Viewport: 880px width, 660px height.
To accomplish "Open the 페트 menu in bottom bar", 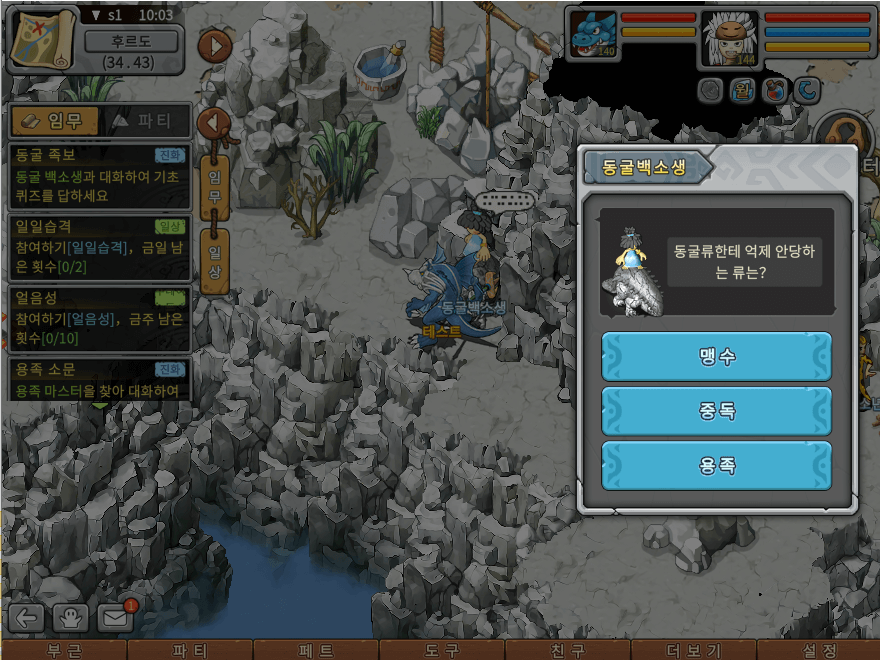I will [x=316, y=650].
